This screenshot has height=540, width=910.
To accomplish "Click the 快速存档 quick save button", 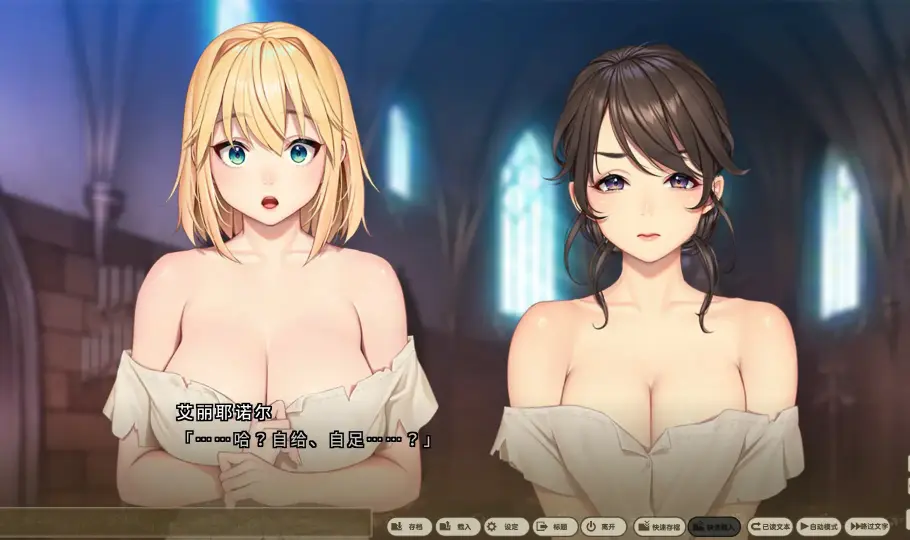I will 659,526.
